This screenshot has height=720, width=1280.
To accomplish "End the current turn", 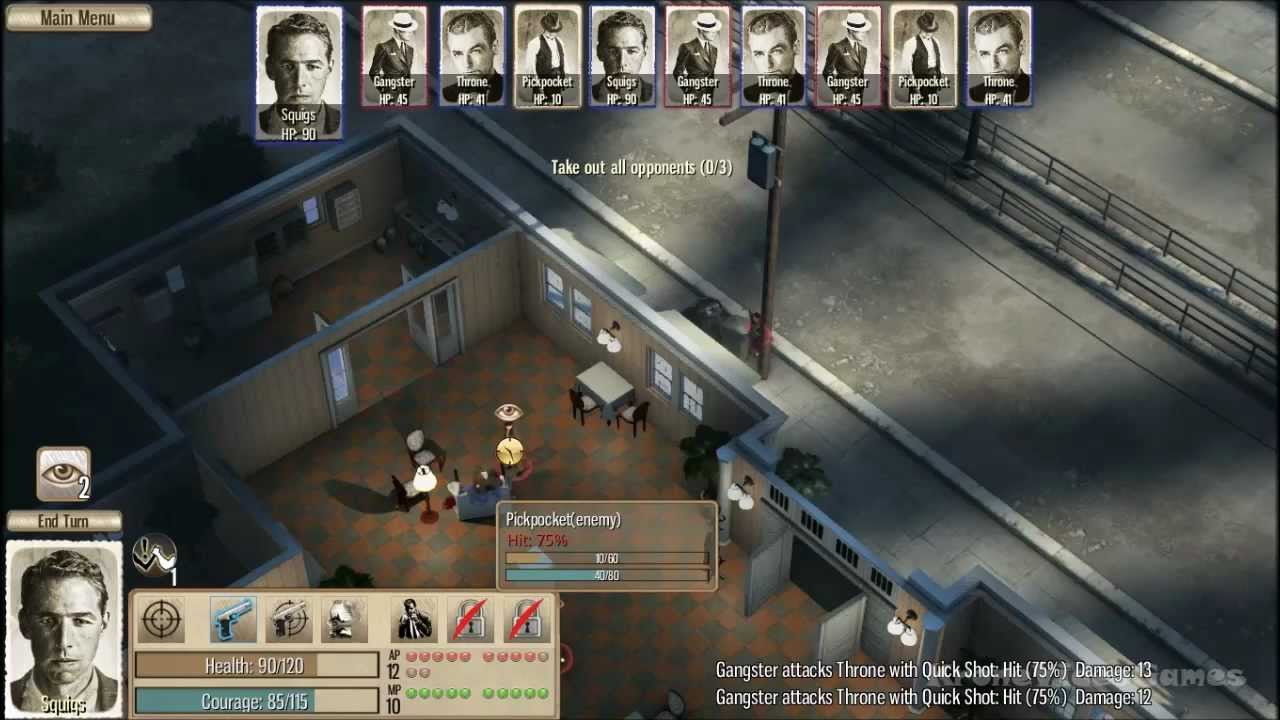I will coord(64,521).
